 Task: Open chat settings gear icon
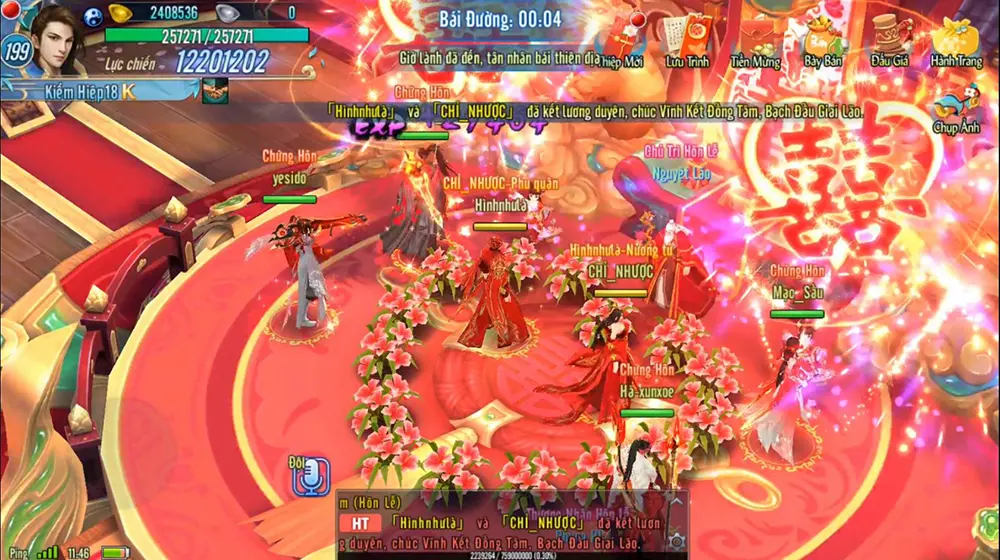(677, 540)
